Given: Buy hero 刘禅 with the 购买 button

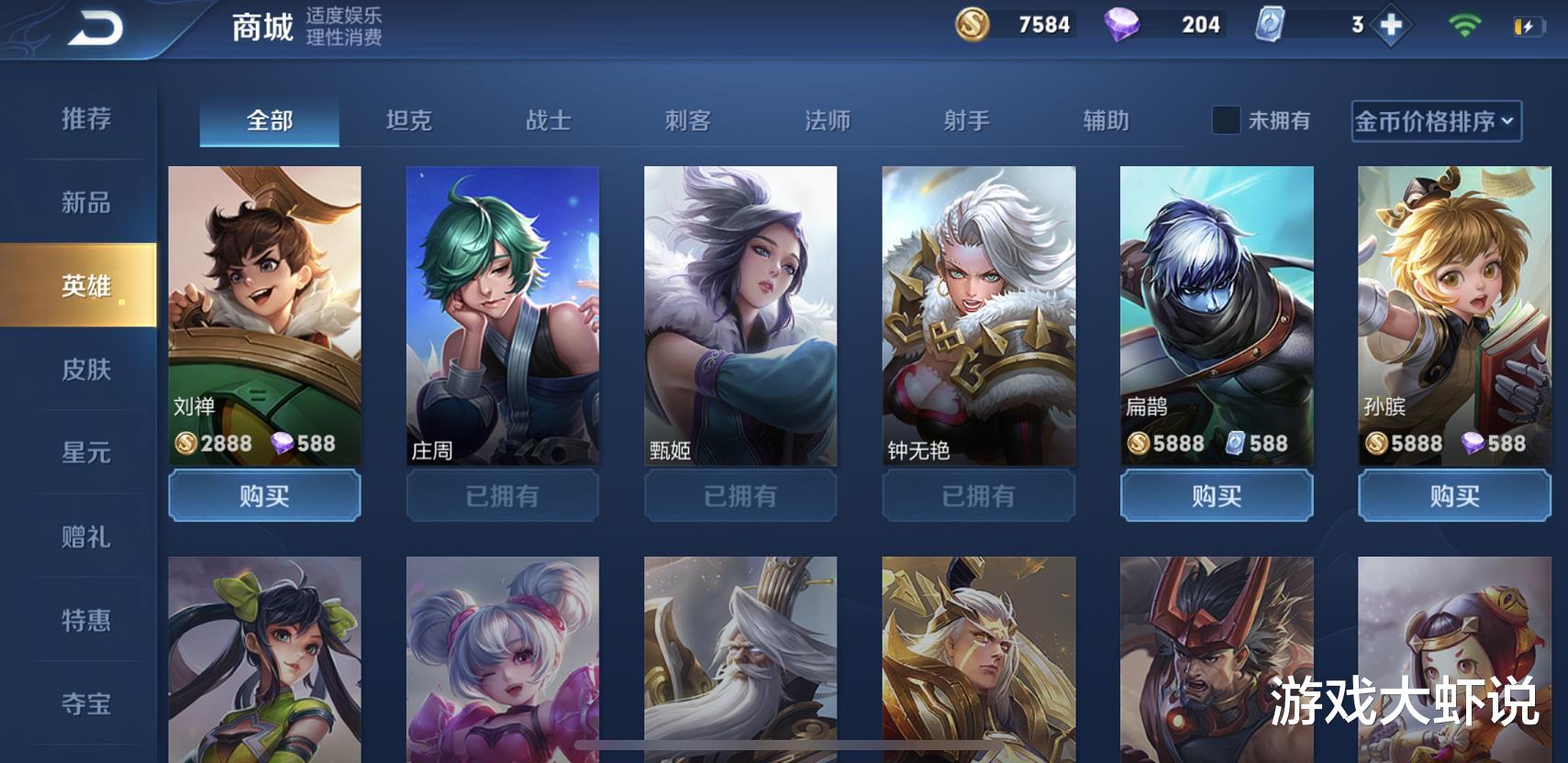Looking at the screenshot, I should click(x=265, y=495).
